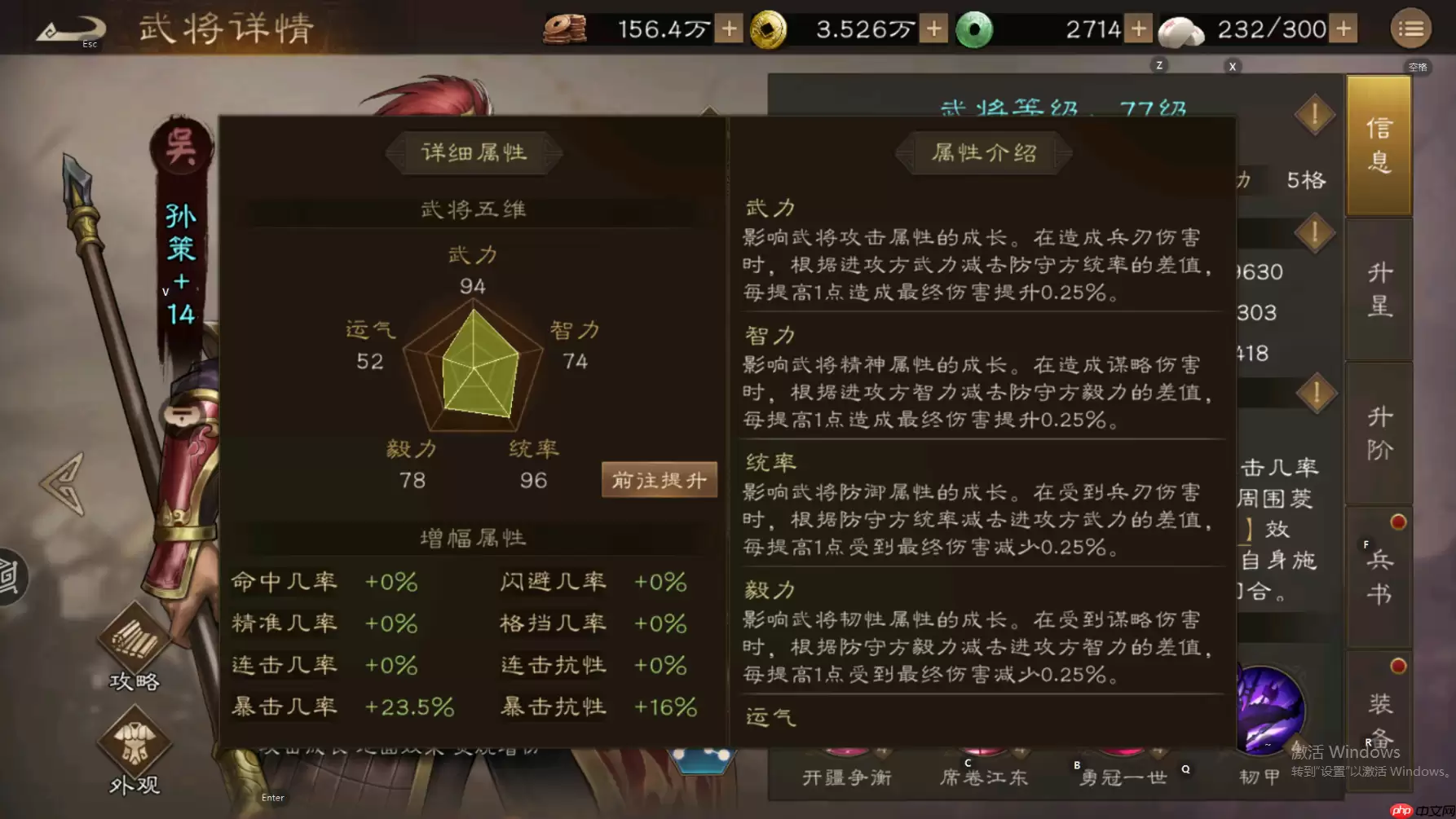
Task: Click the back arrow to leave 武将详情
Action: (x=69, y=29)
